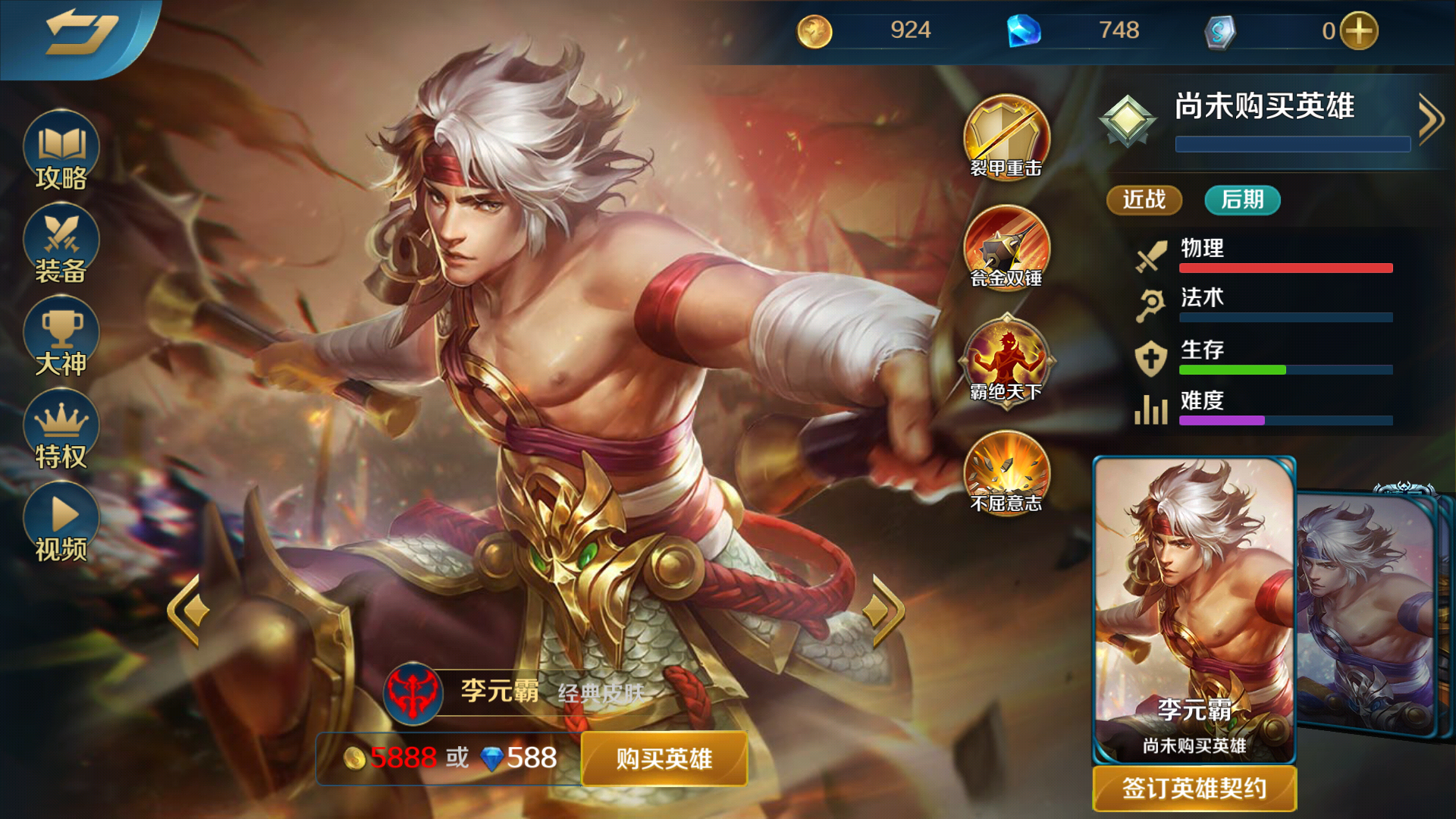The height and width of the screenshot is (819, 1456).
Task: Click the plus button to add coupons
Action: [1361, 30]
